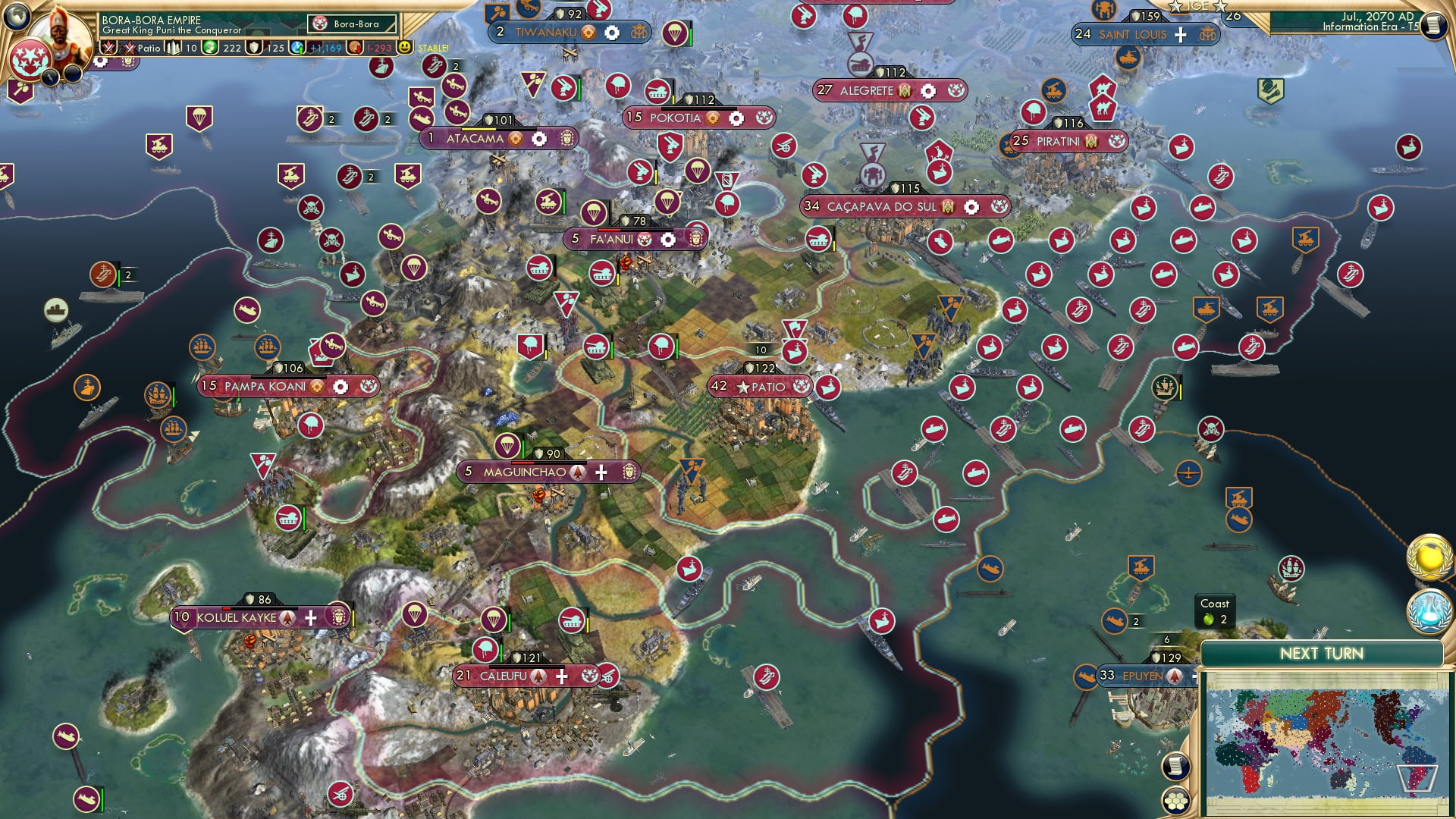Screen dimensions: 1456x819
Task: Toggle the IGE star next to its label
Action: [x=1175, y=7]
